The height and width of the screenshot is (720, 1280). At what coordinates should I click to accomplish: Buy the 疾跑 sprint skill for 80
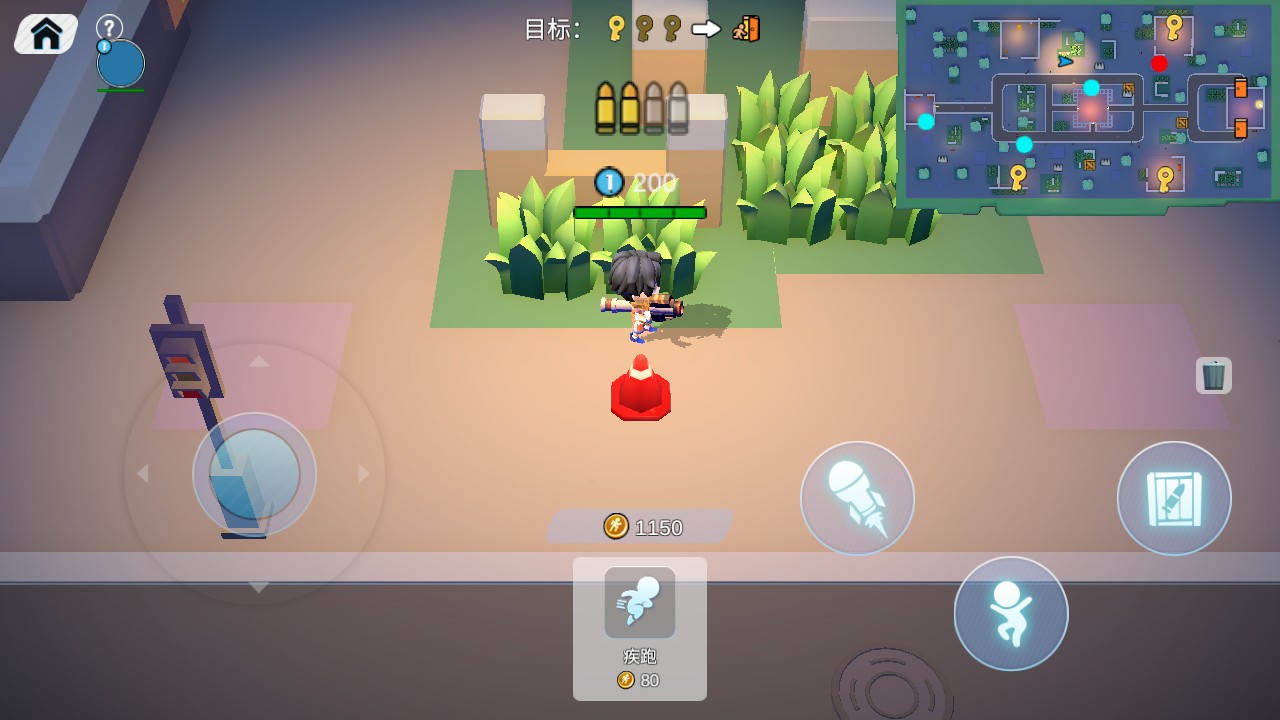point(640,628)
